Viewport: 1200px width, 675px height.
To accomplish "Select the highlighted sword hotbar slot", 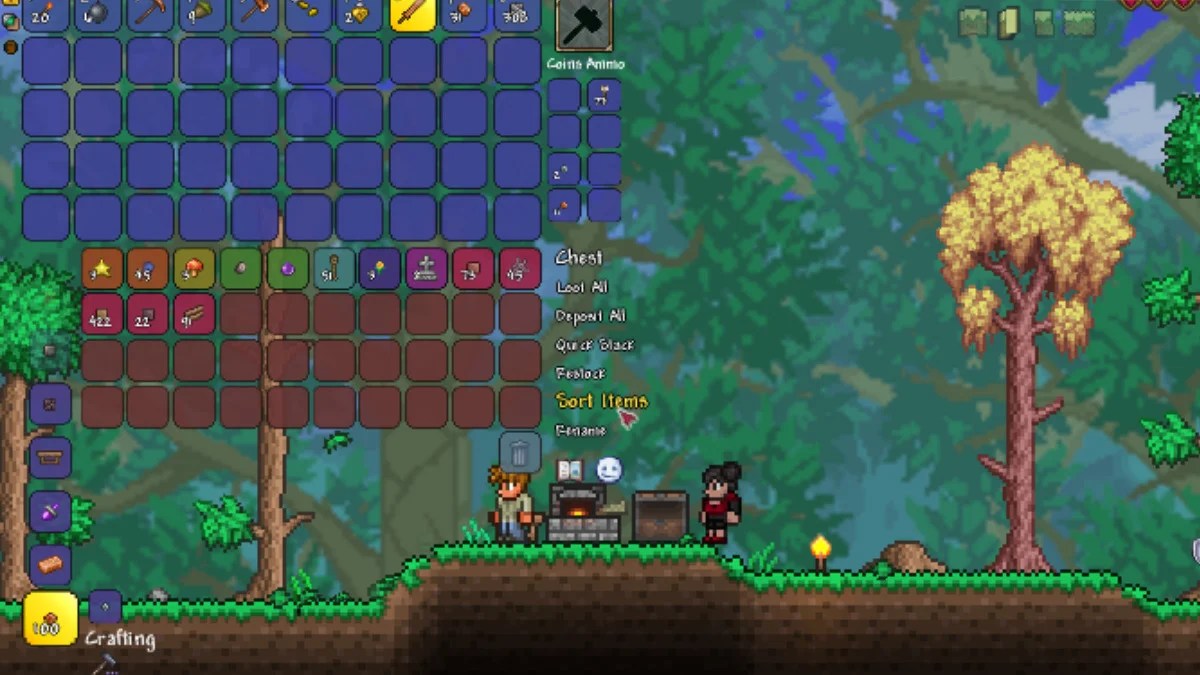I will [x=412, y=13].
